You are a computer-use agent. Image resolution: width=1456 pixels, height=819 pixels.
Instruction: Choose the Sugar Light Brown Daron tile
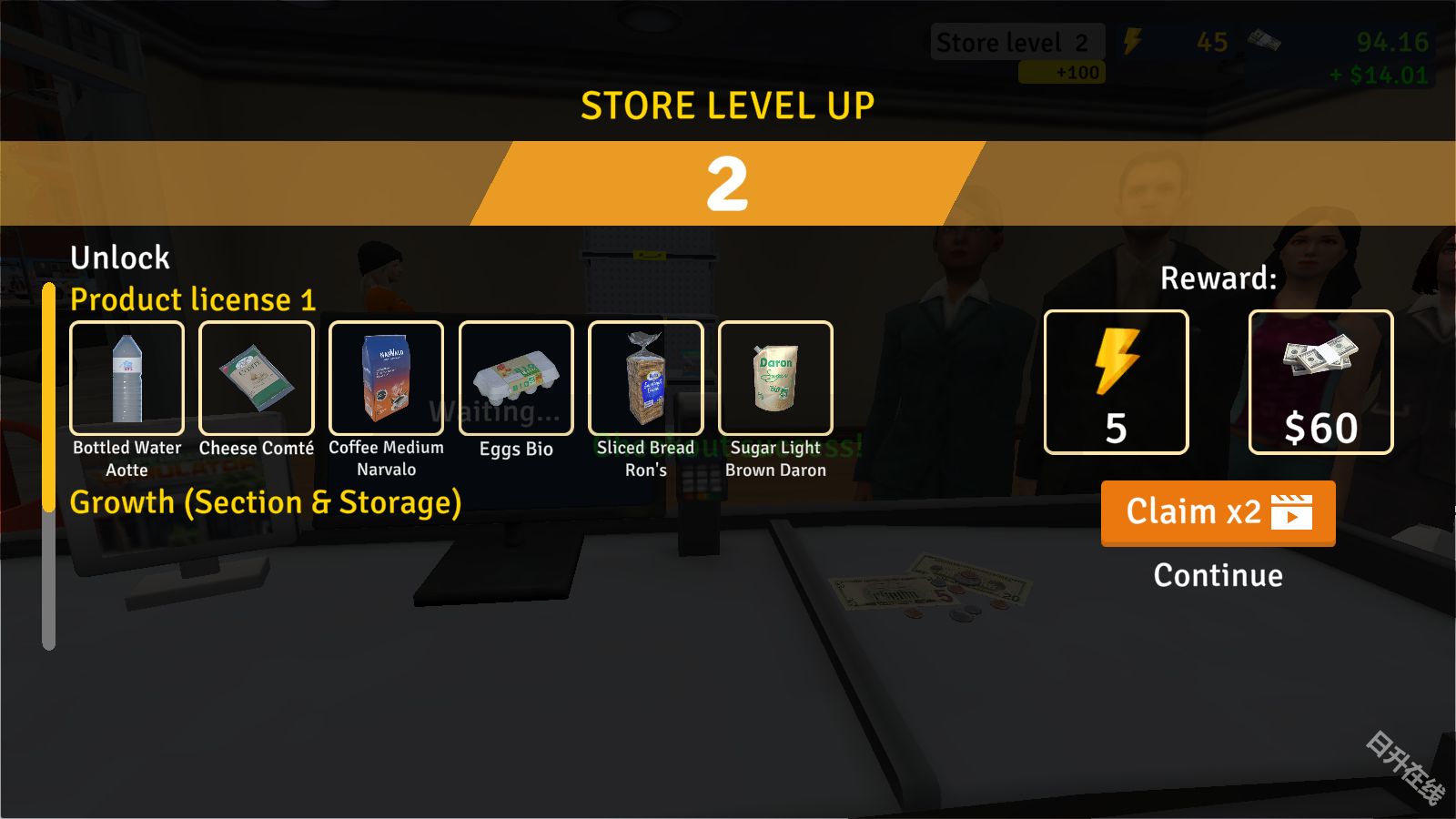775,379
